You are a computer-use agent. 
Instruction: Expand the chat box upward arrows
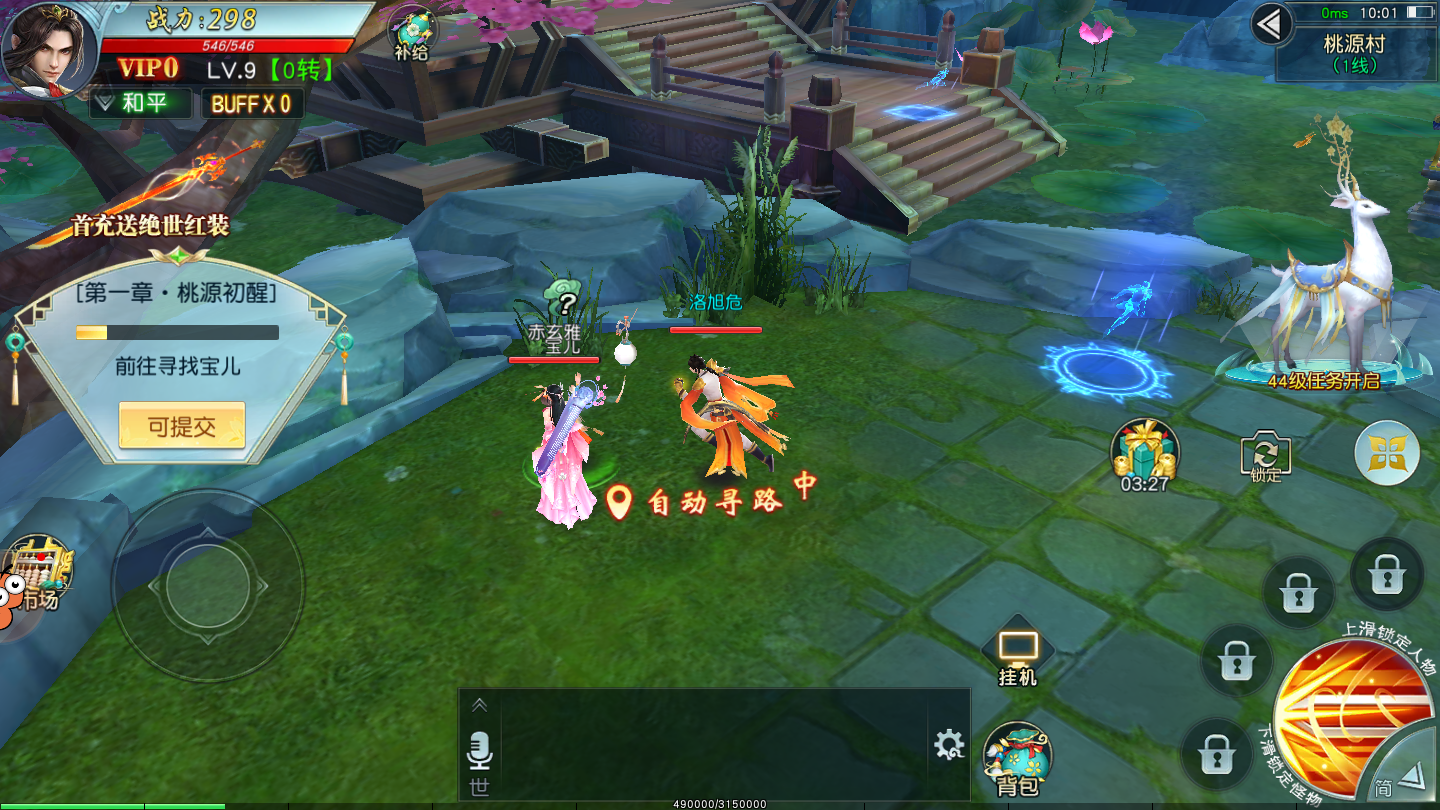click(480, 706)
